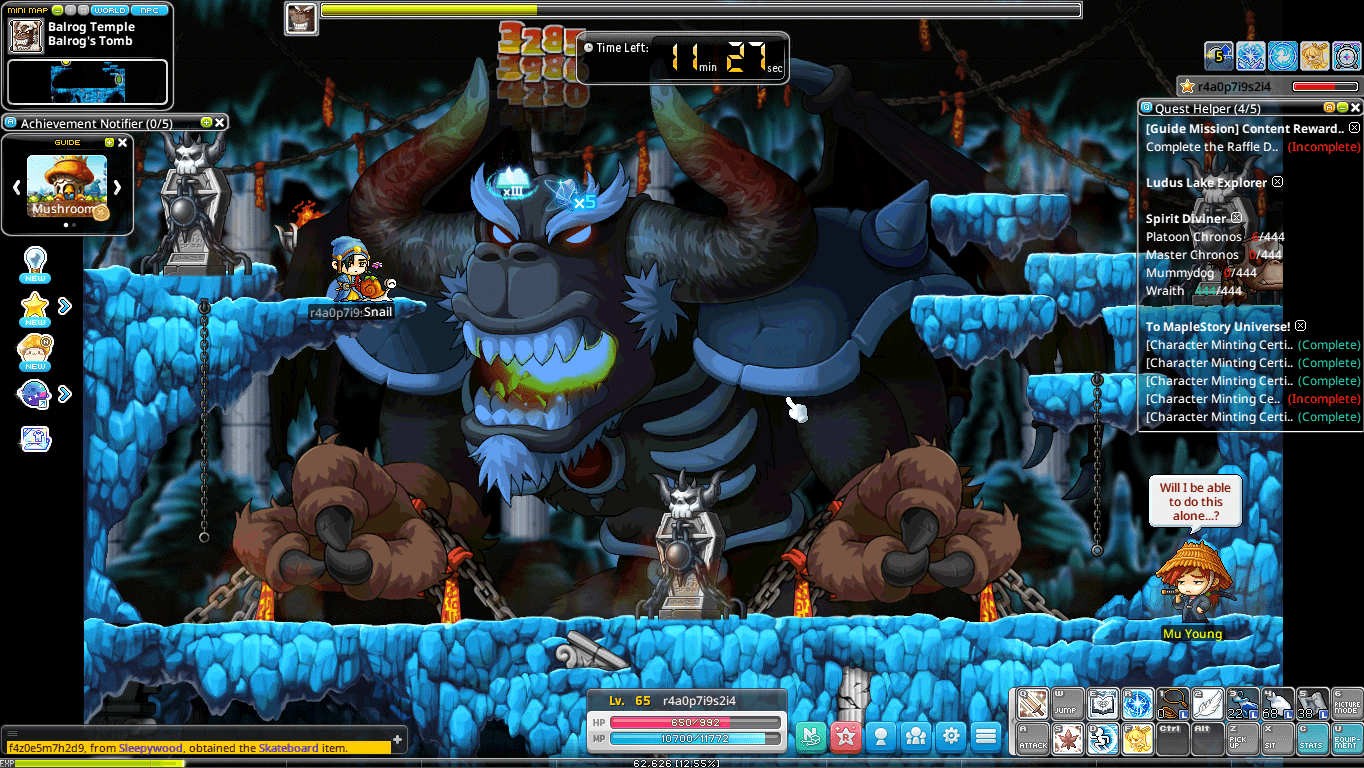The height and width of the screenshot is (768, 1364).
Task: Toggle NPC markers on the minimap
Action: (x=150, y=10)
